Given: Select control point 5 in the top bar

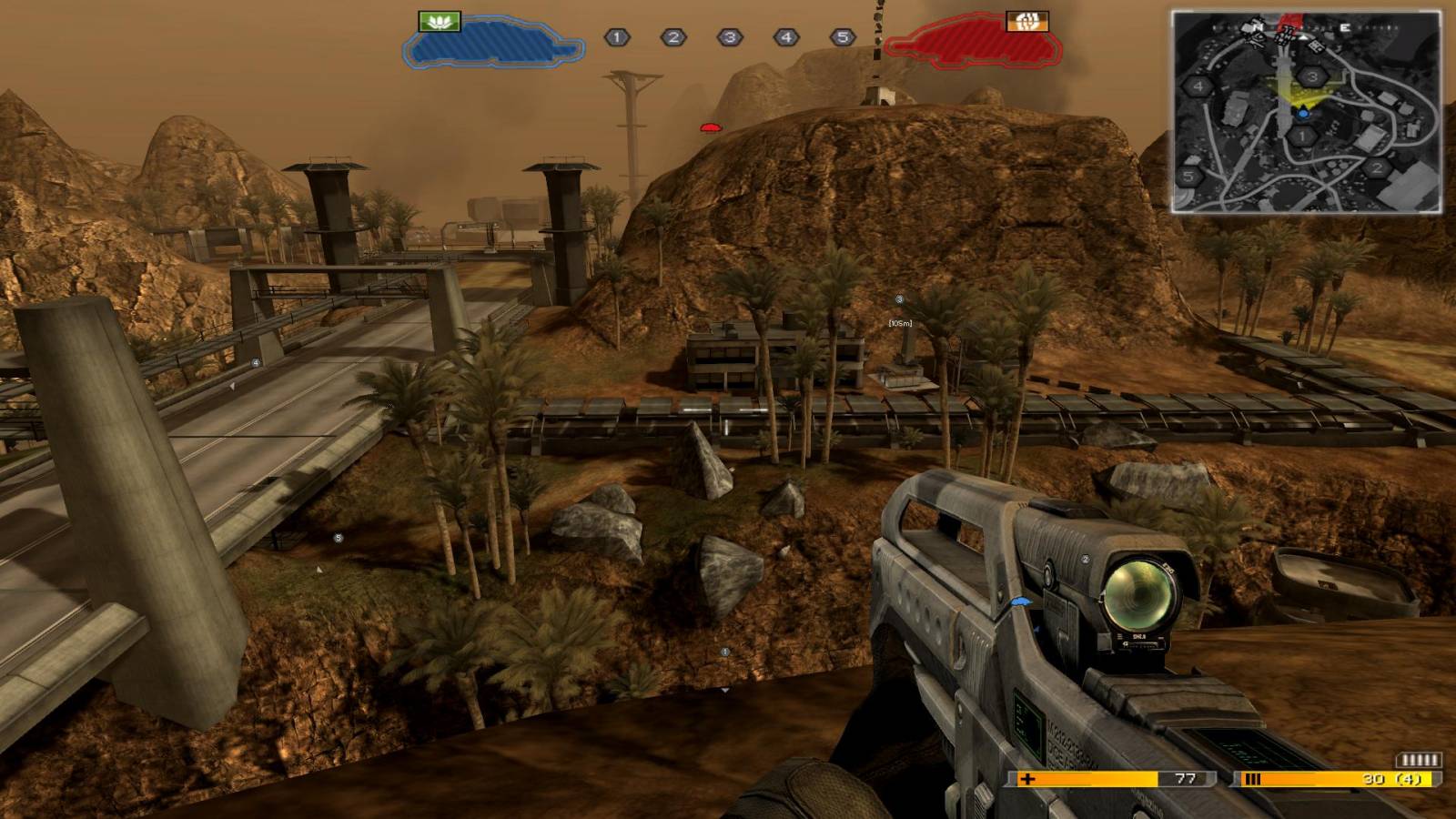Looking at the screenshot, I should 843,37.
